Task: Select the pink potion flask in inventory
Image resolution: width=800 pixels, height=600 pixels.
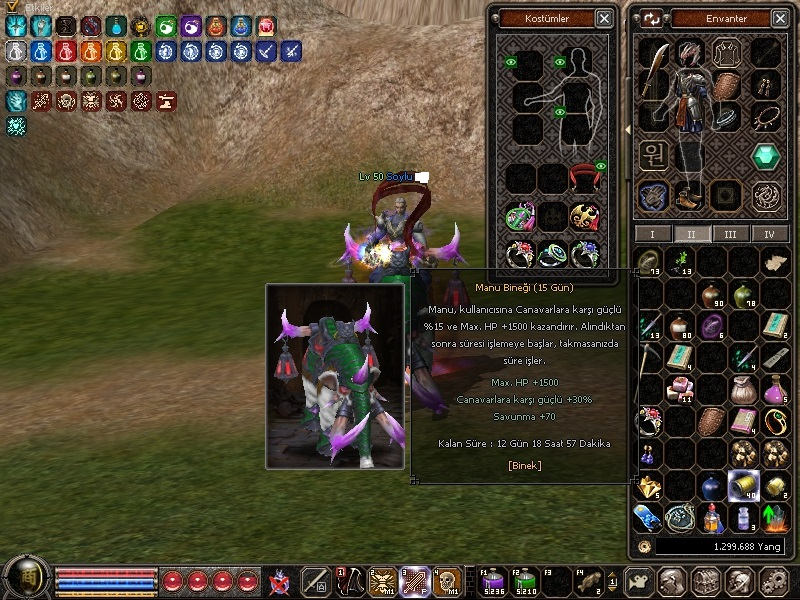Action: (x=774, y=391)
